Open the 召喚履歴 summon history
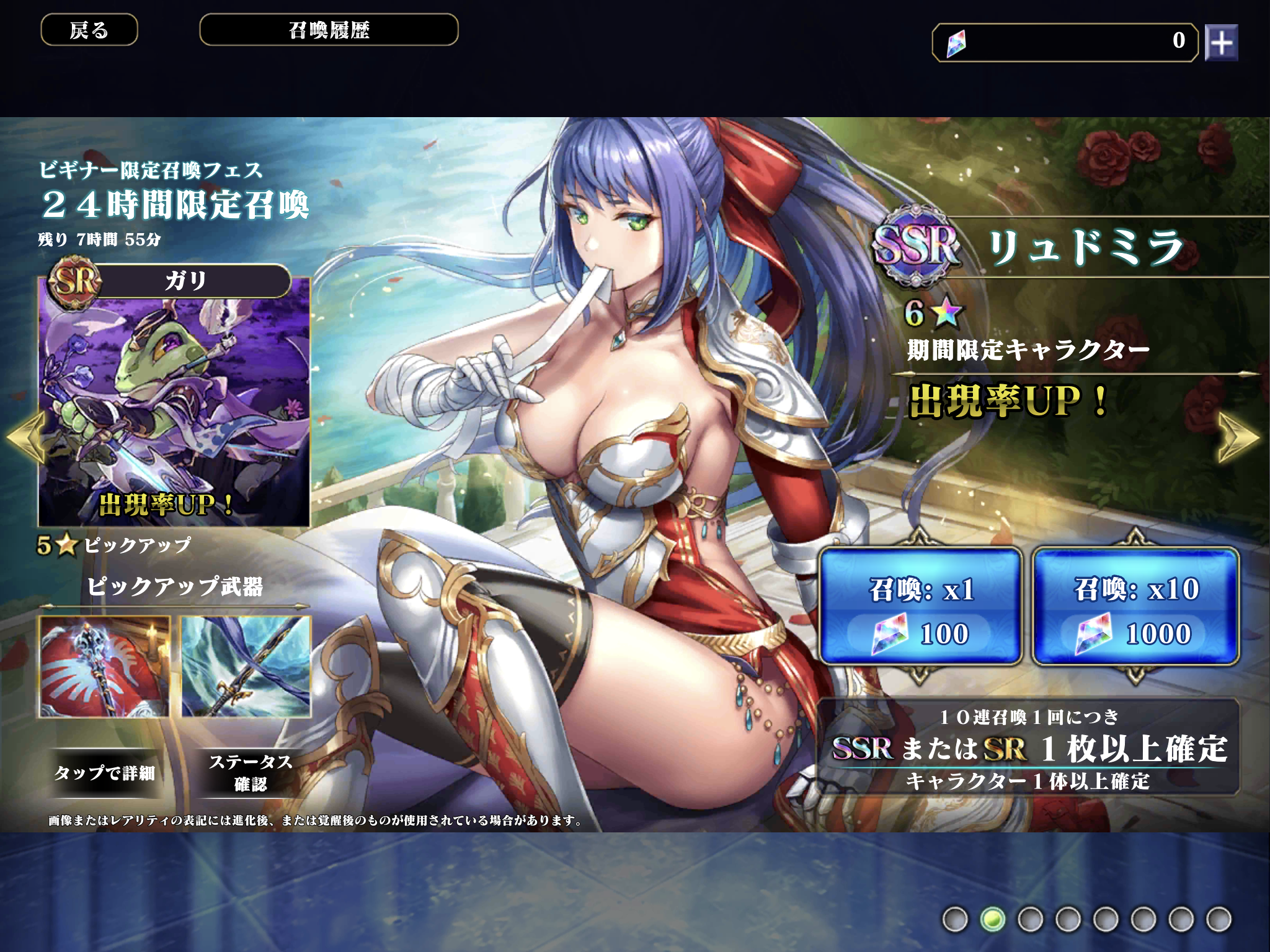Image resolution: width=1270 pixels, height=952 pixels. tap(329, 30)
